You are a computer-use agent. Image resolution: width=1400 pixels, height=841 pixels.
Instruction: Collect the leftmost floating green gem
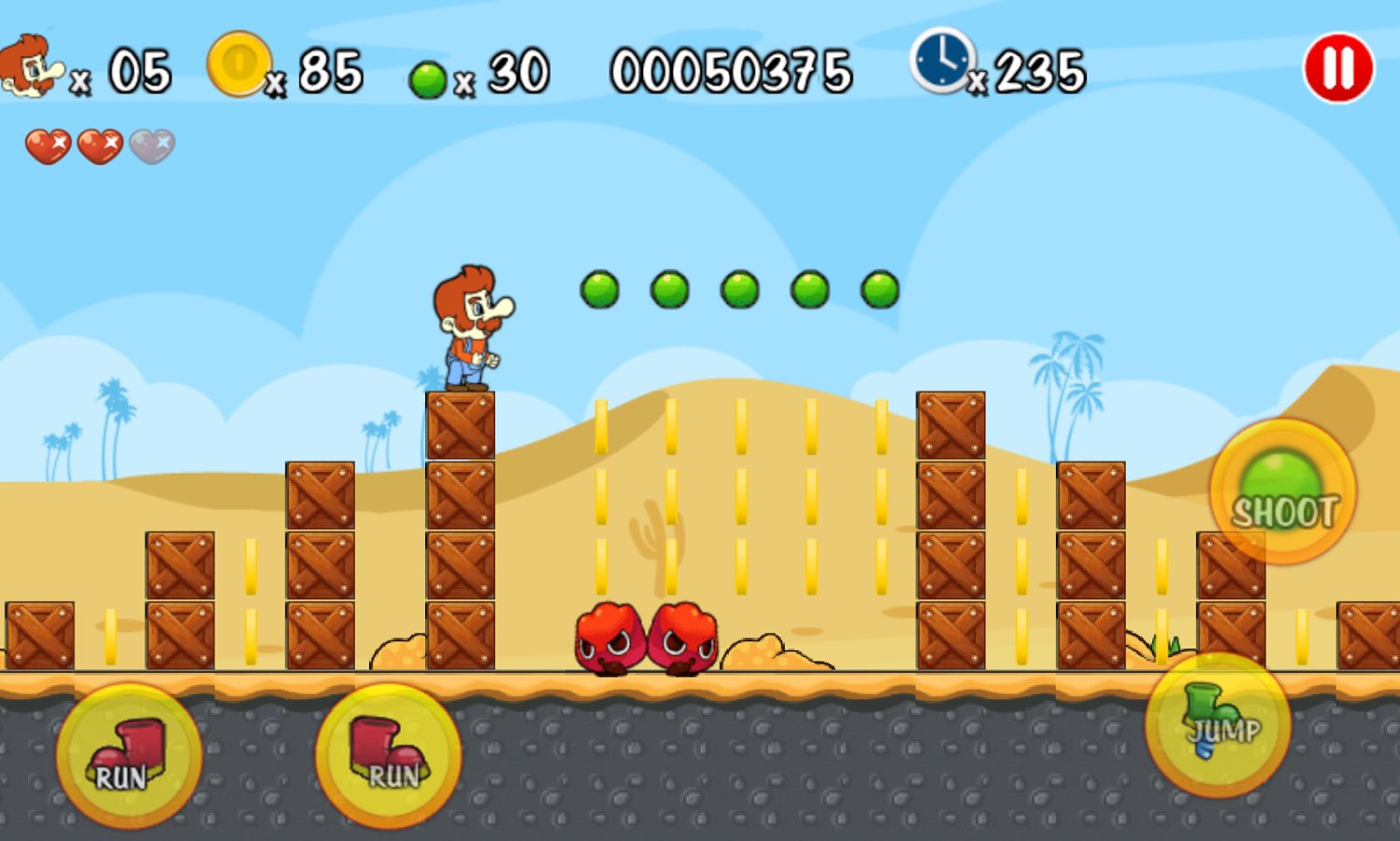coord(598,290)
